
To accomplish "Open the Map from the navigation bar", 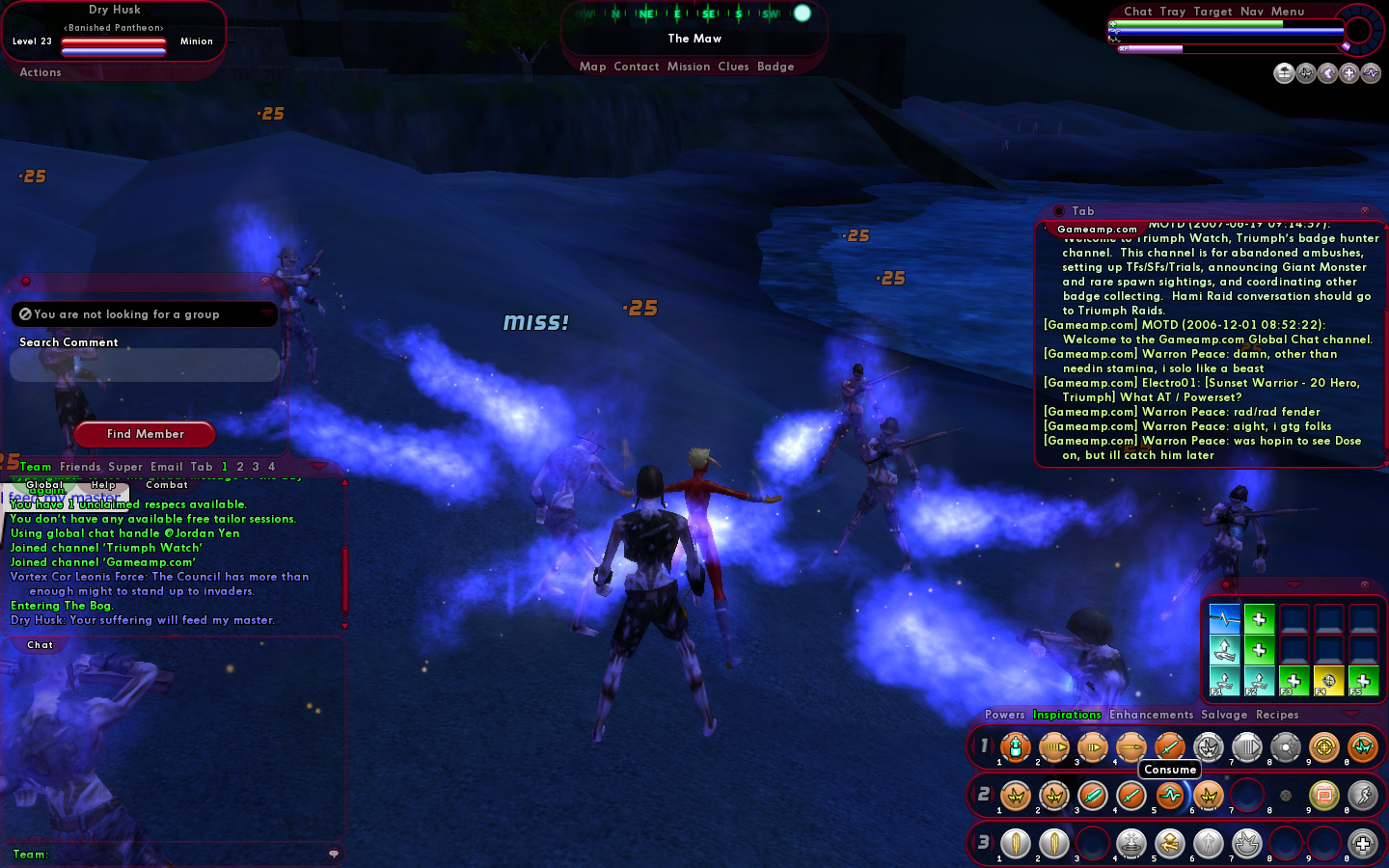I will click(592, 67).
